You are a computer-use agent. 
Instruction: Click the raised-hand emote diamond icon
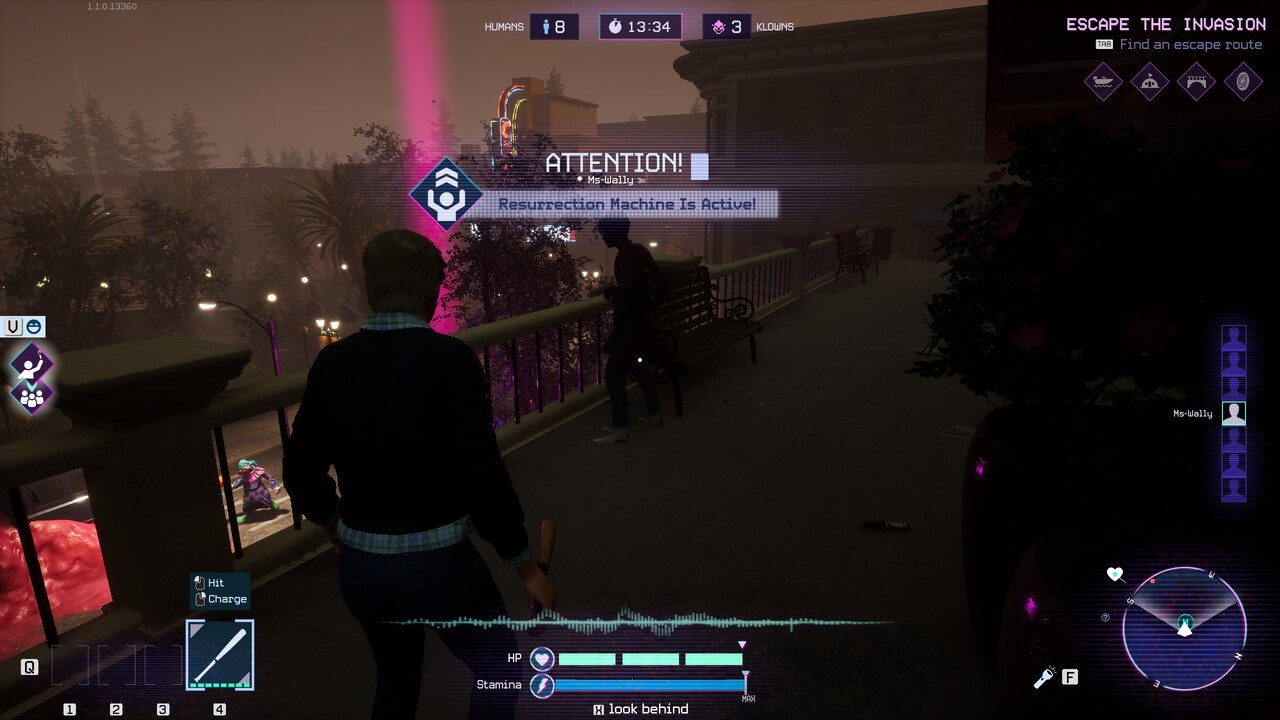click(x=31, y=364)
